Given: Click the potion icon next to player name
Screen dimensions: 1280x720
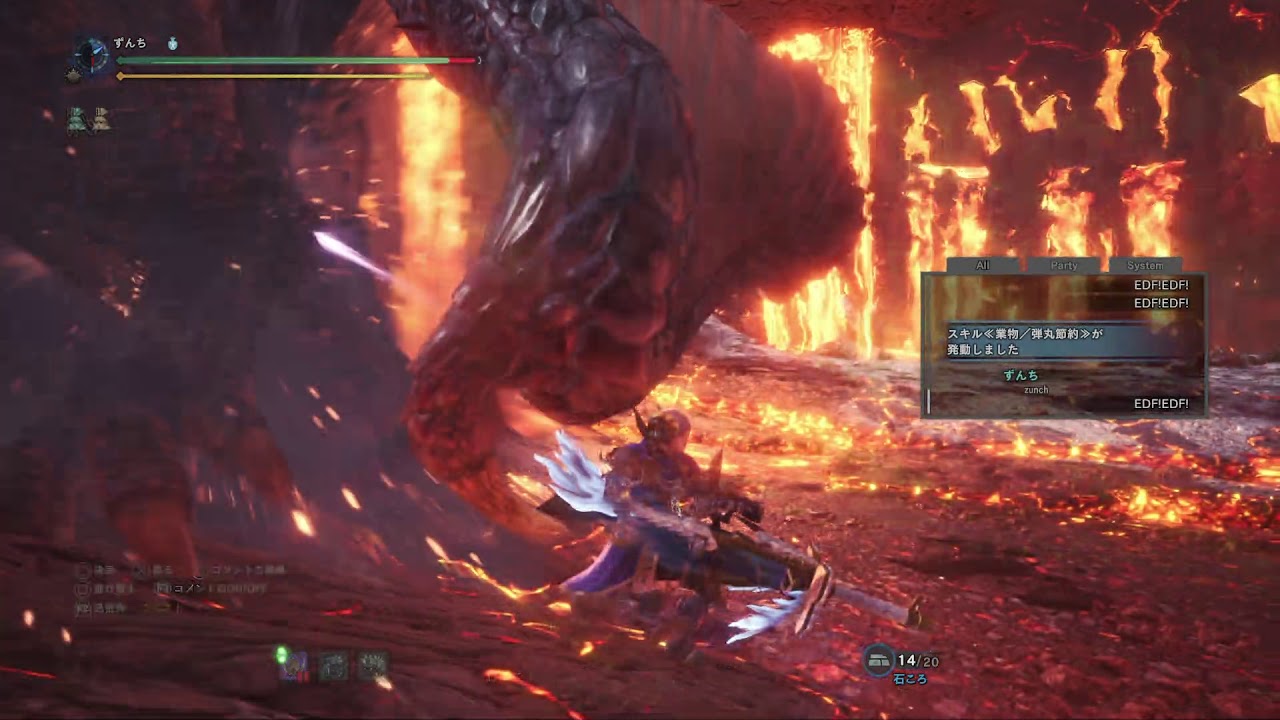Looking at the screenshot, I should tap(172, 44).
